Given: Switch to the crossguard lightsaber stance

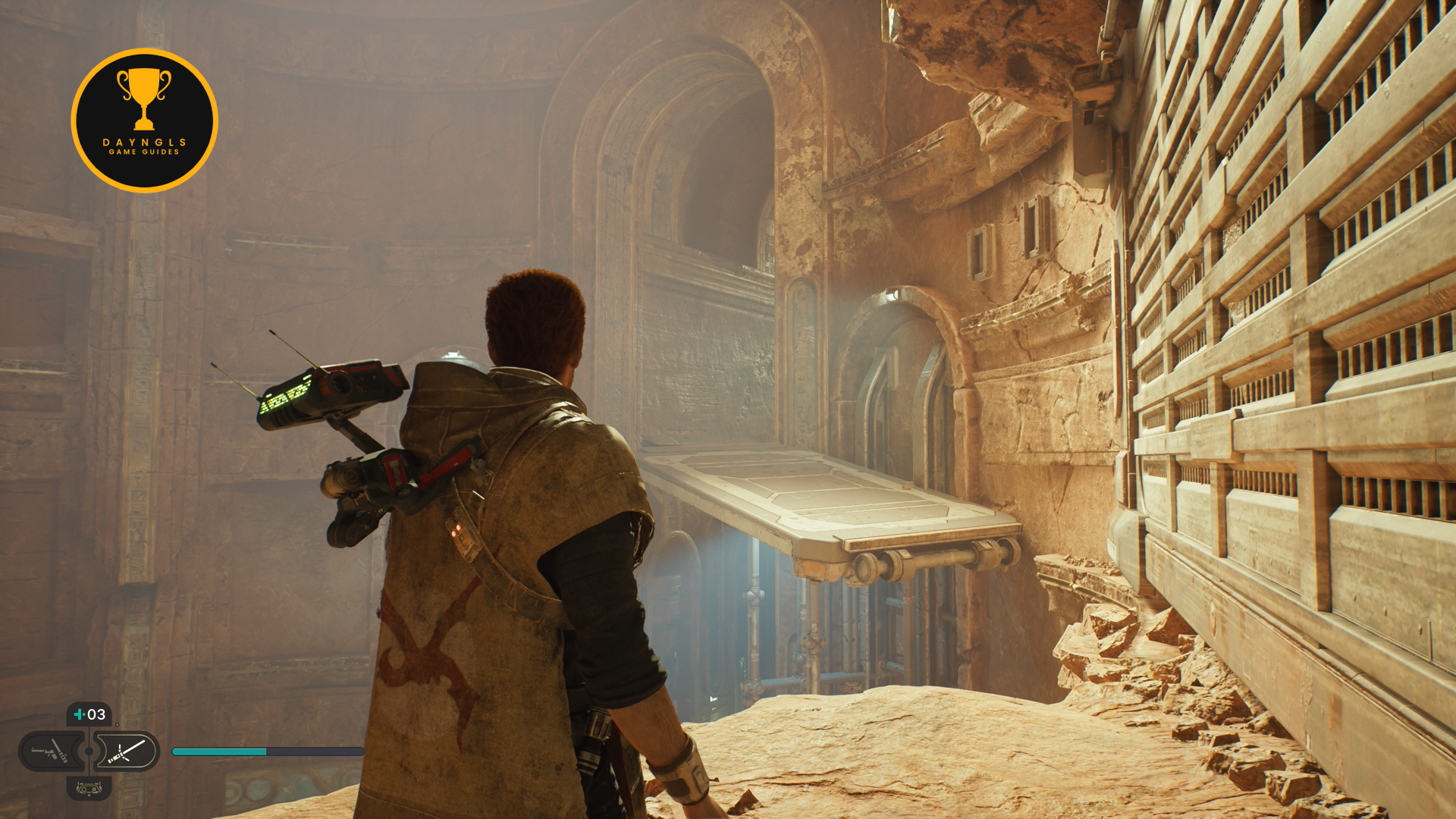Looking at the screenshot, I should 127,752.
